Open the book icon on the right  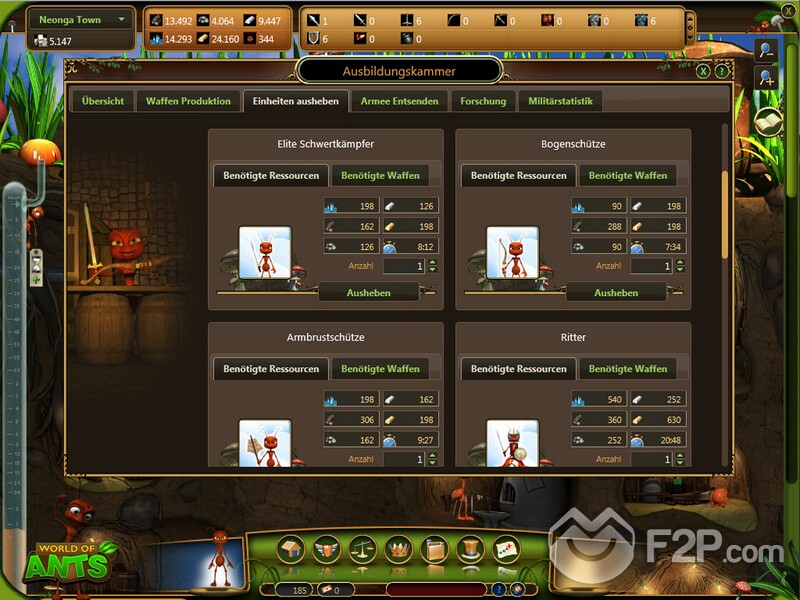[x=767, y=121]
